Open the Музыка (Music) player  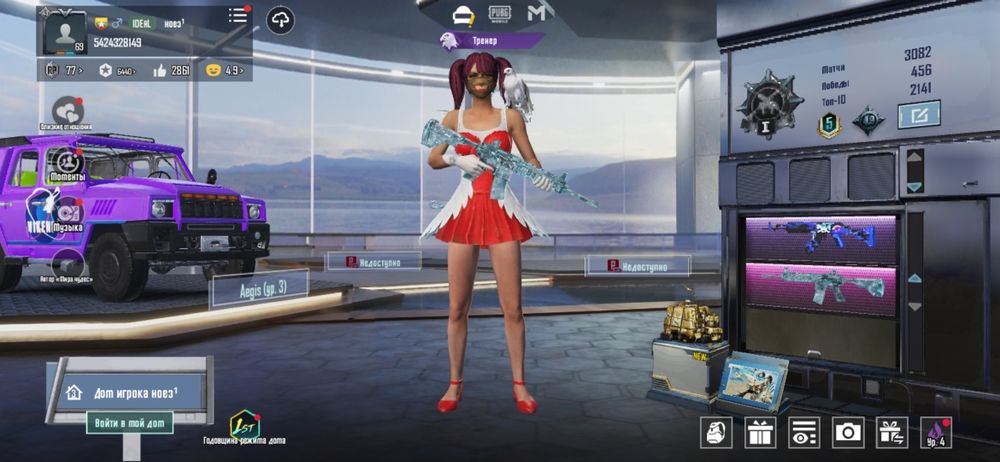point(68,214)
